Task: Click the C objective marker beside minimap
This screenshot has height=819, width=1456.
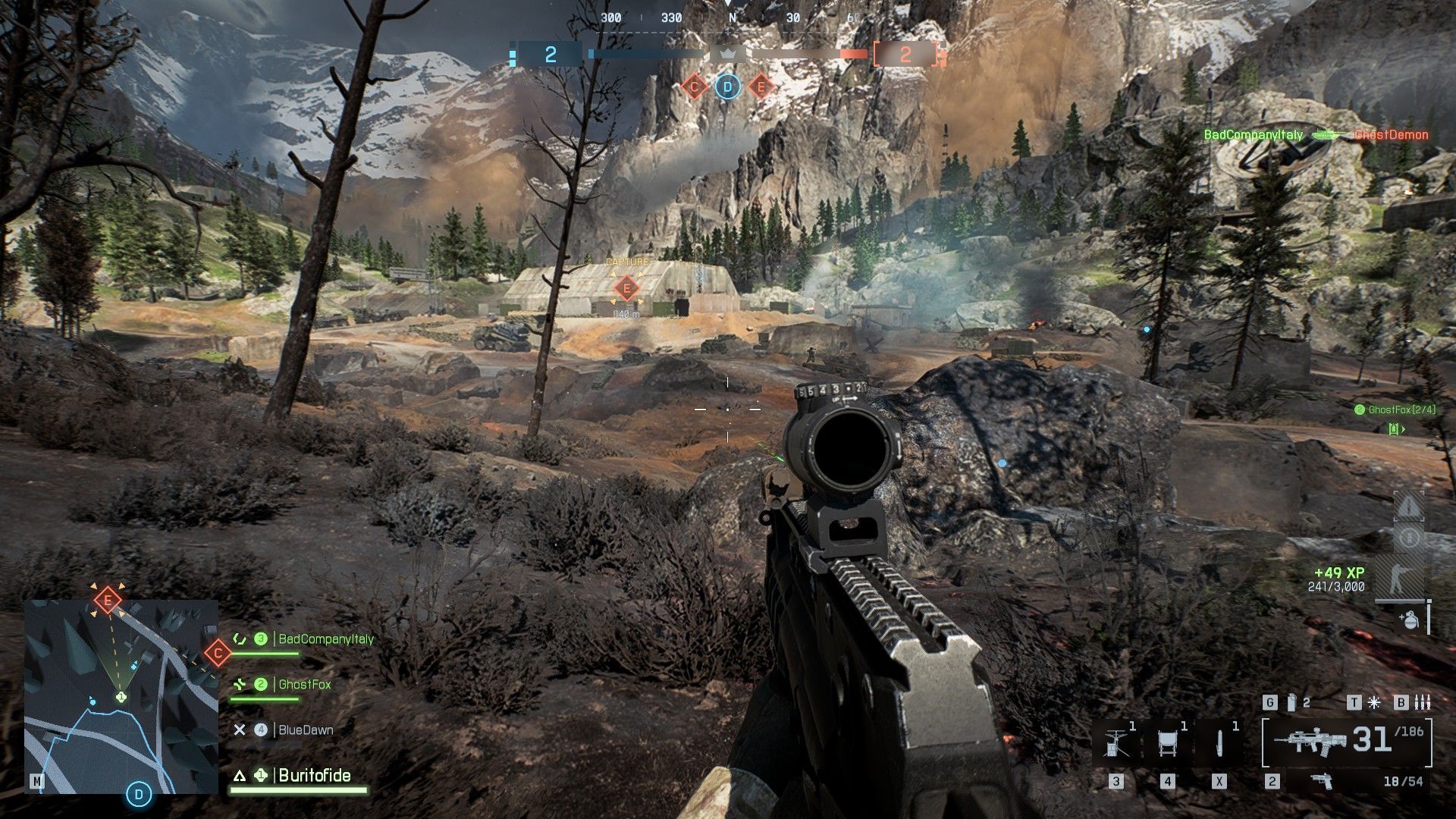Action: pyautogui.click(x=218, y=652)
